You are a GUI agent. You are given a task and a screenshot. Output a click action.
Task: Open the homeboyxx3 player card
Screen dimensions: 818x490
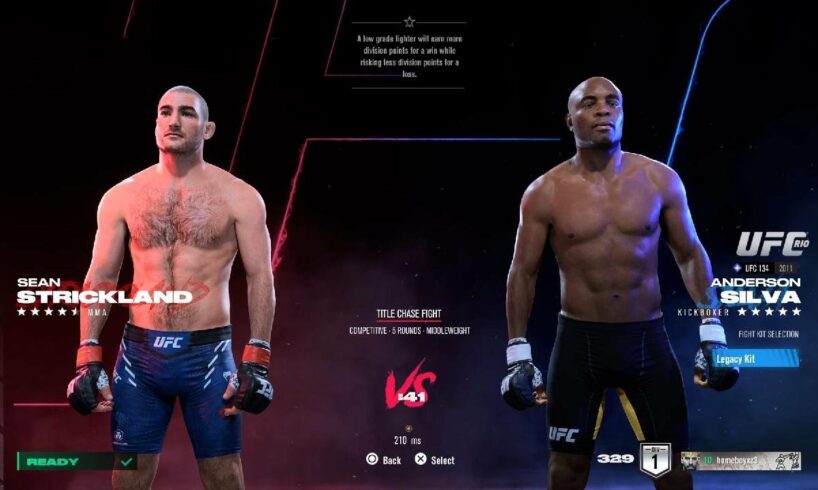tap(740, 460)
